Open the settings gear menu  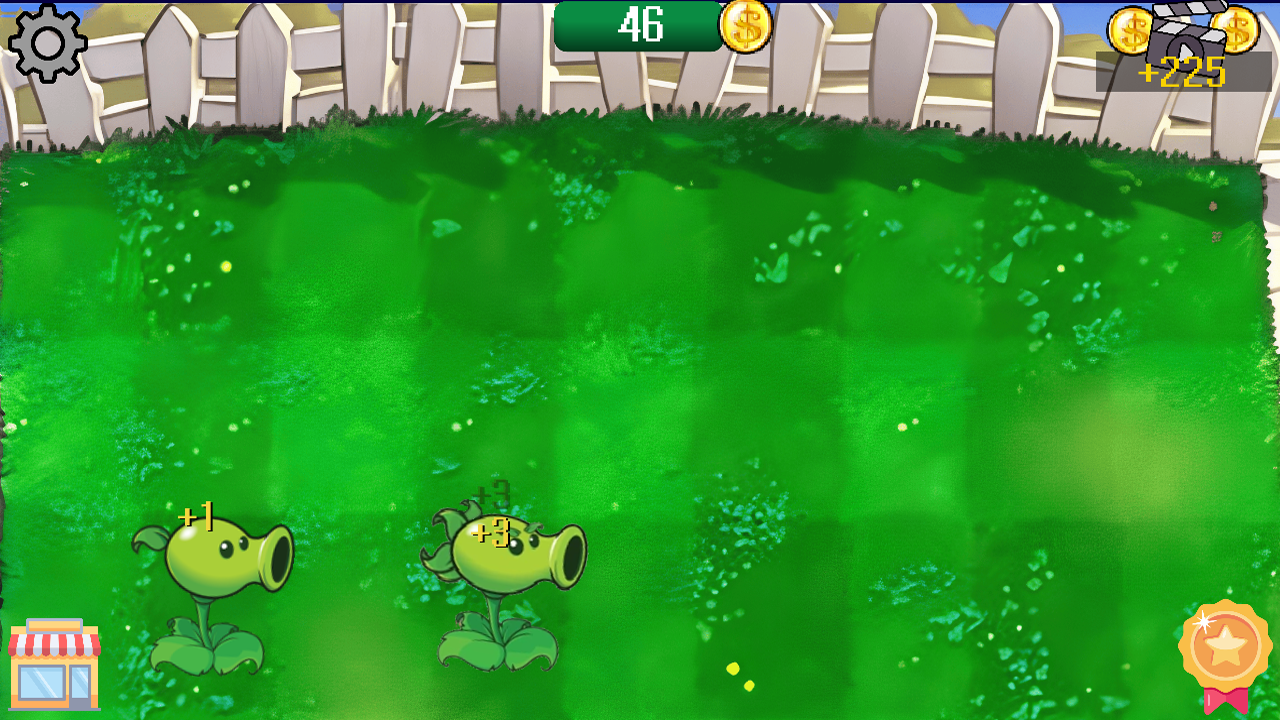[45, 45]
